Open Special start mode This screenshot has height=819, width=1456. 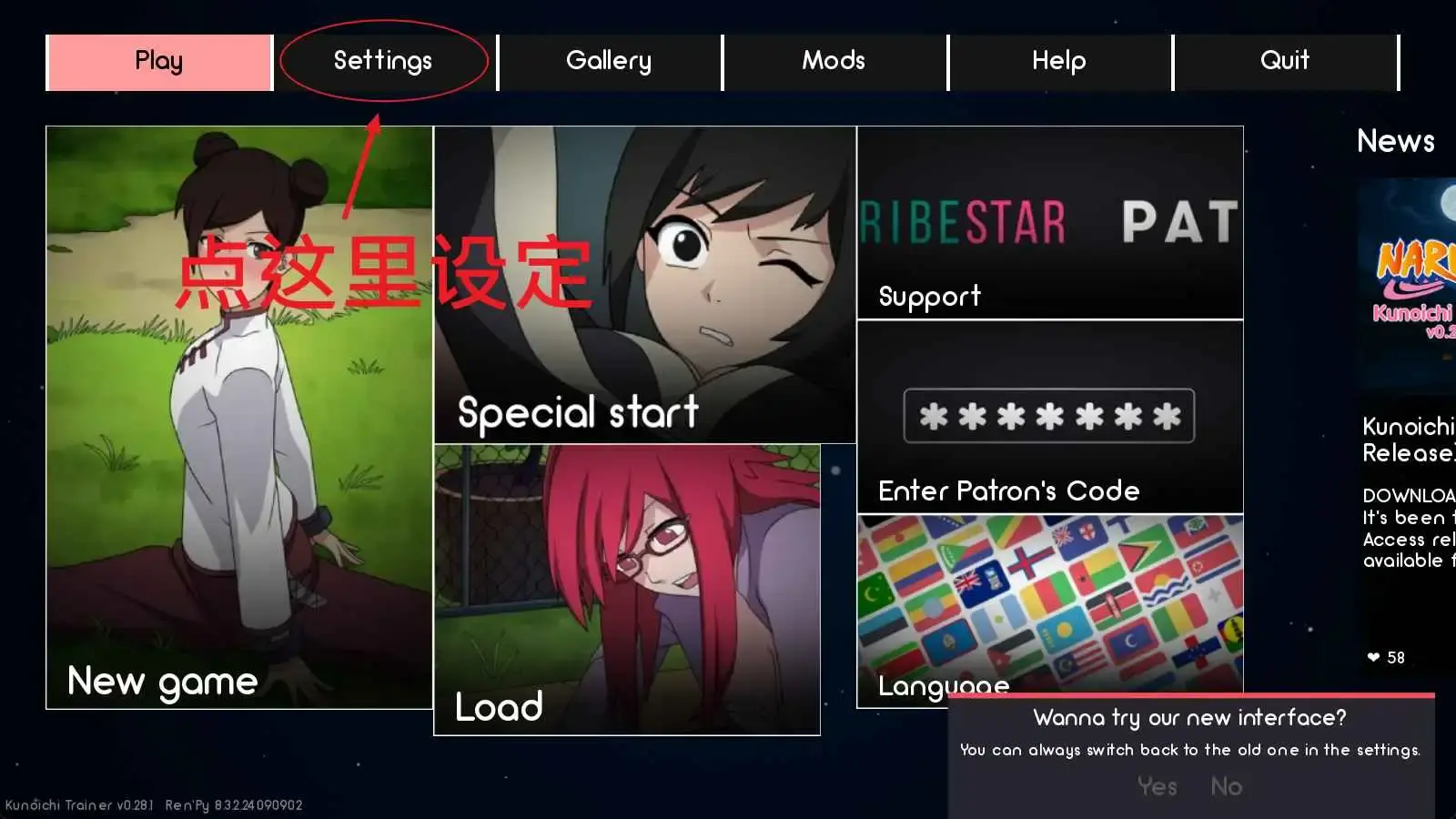(x=643, y=282)
